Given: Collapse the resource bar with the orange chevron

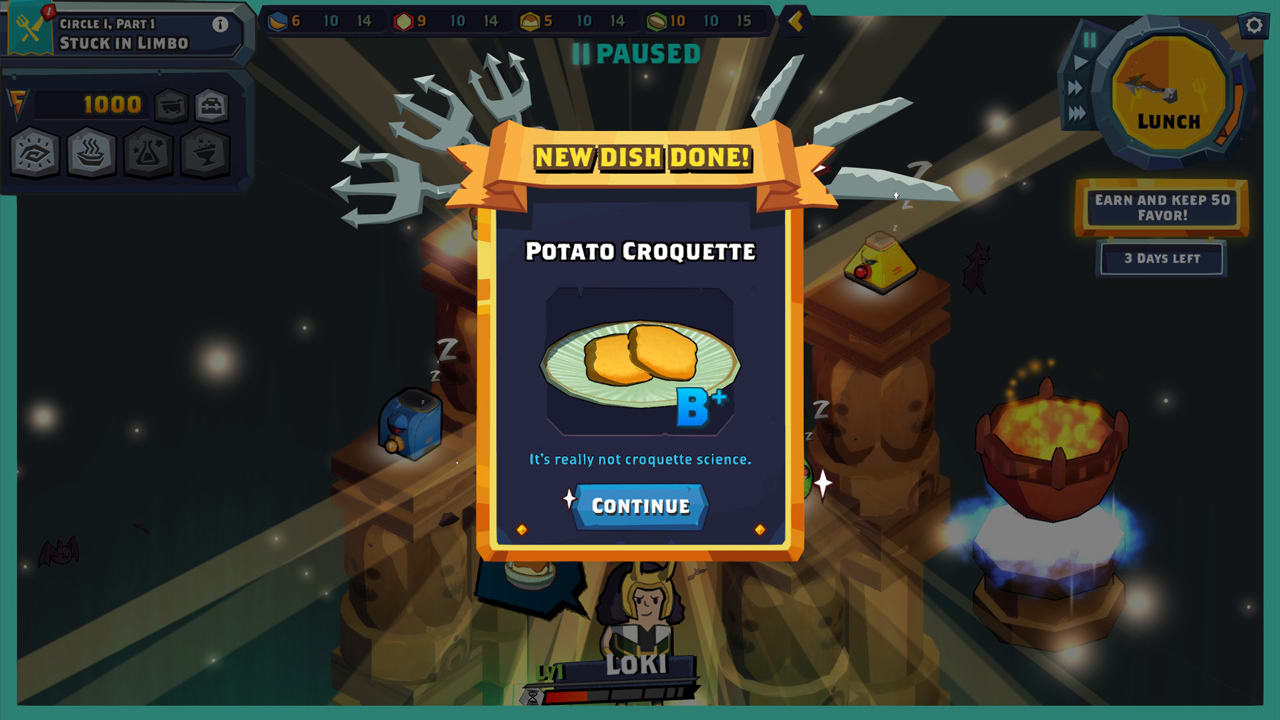Looking at the screenshot, I should [x=795, y=20].
